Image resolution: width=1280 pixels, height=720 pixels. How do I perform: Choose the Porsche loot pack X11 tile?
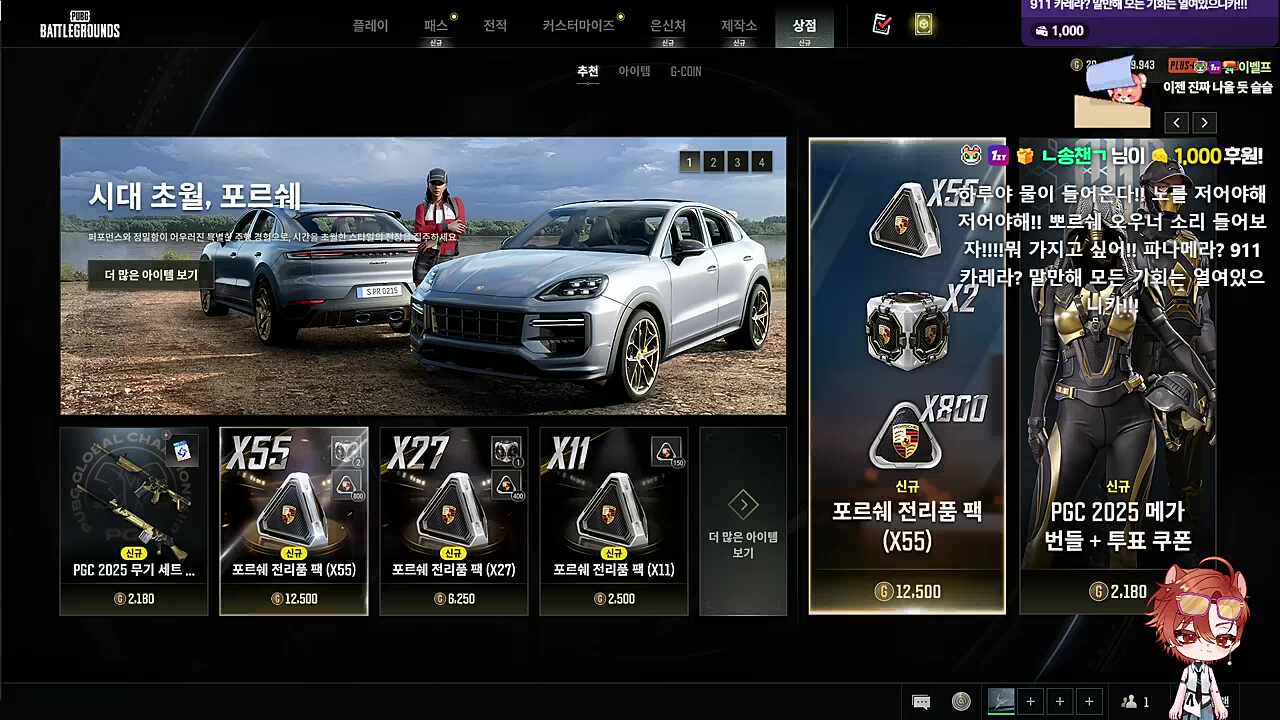coord(614,520)
